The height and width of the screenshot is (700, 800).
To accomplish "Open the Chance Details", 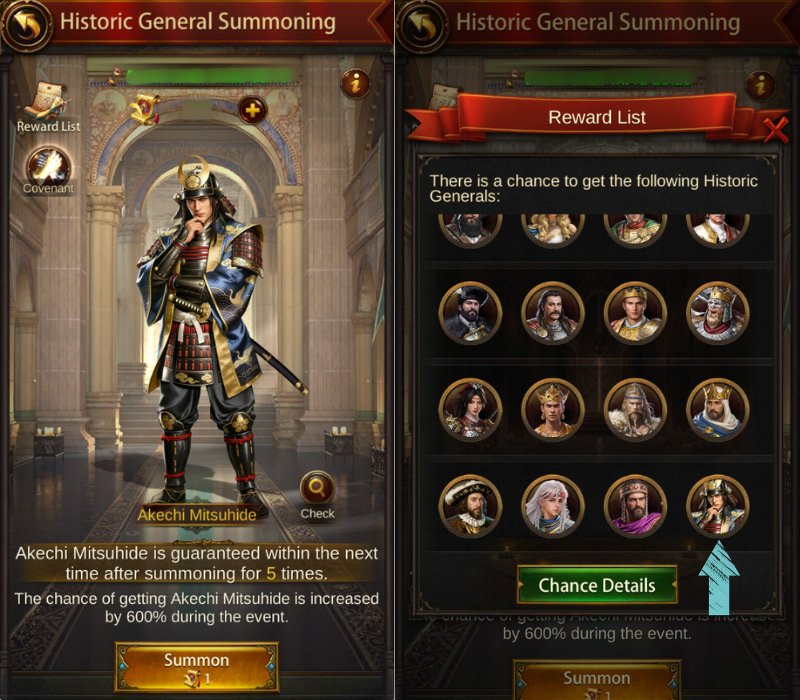I will click(597, 585).
